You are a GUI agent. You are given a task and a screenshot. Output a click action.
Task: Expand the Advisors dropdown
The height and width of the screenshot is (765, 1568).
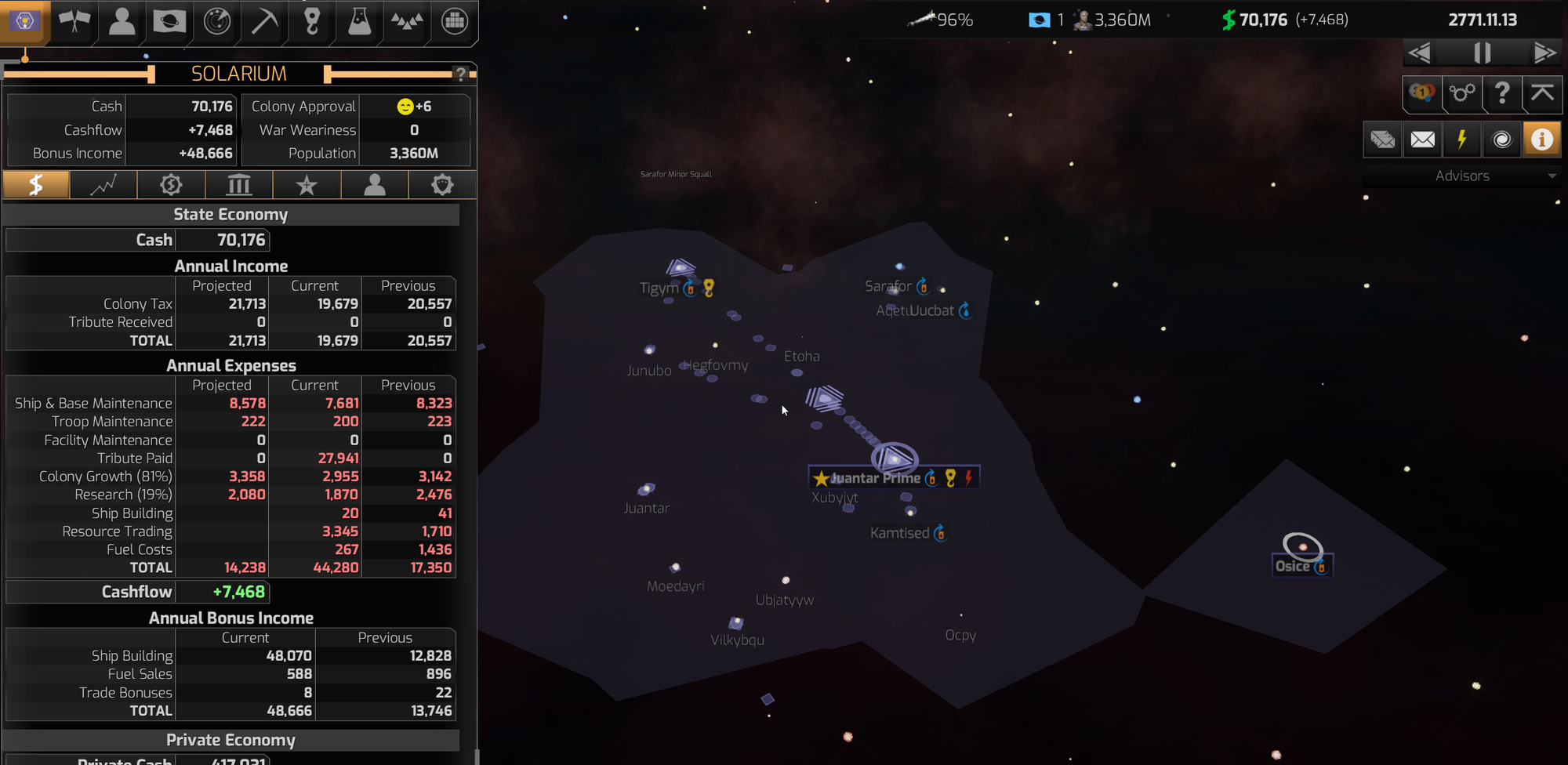pos(1461,176)
